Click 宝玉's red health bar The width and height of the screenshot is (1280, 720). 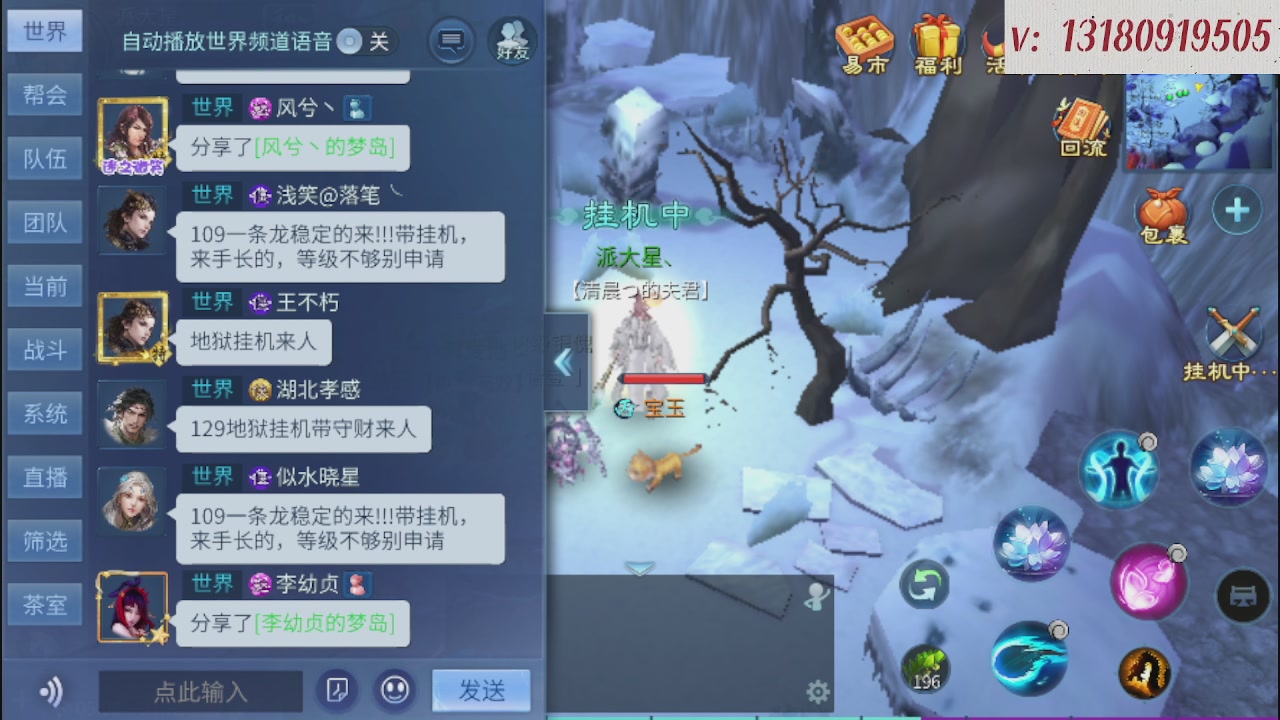663,378
